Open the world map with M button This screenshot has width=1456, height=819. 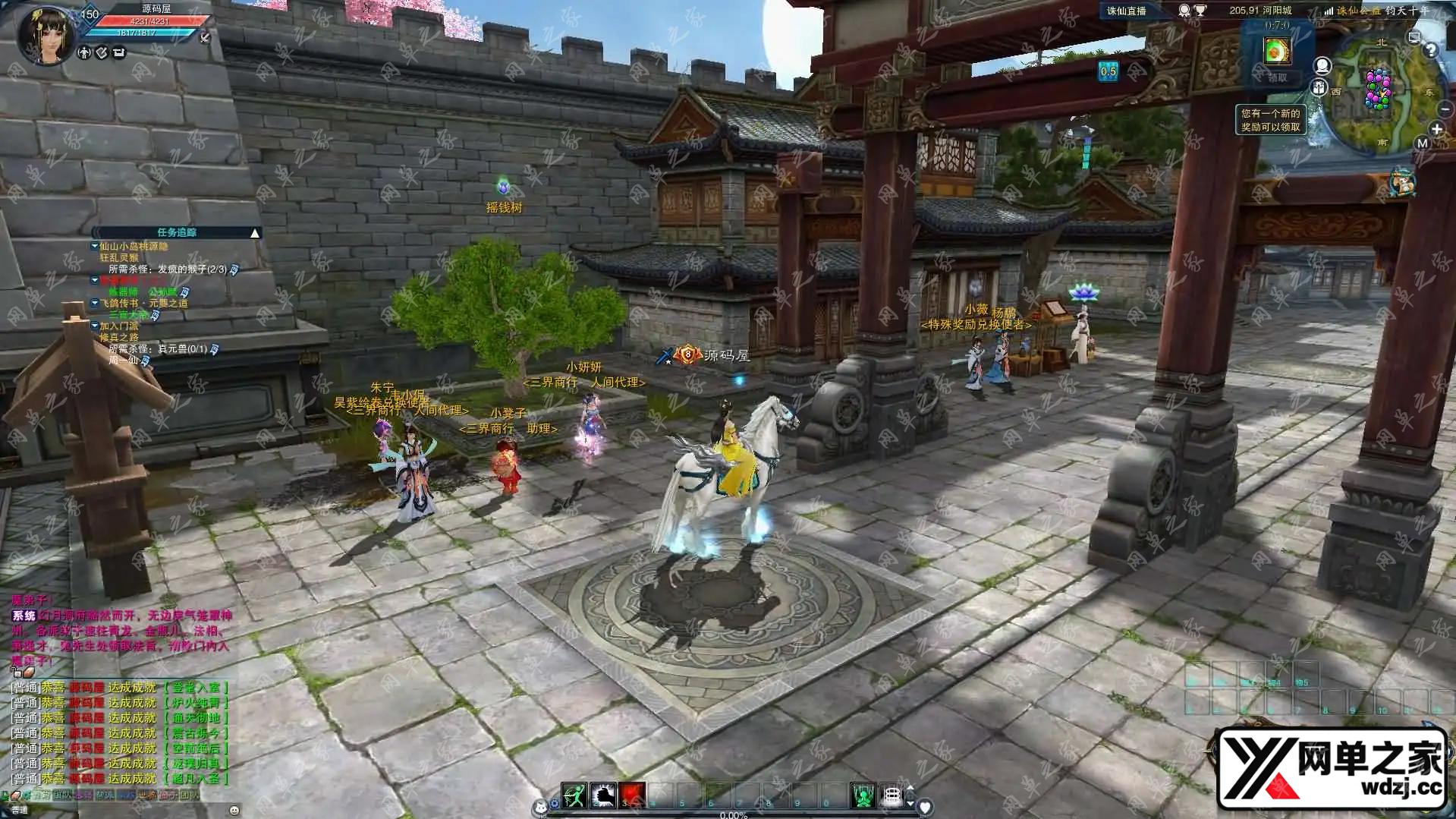click(x=1422, y=143)
